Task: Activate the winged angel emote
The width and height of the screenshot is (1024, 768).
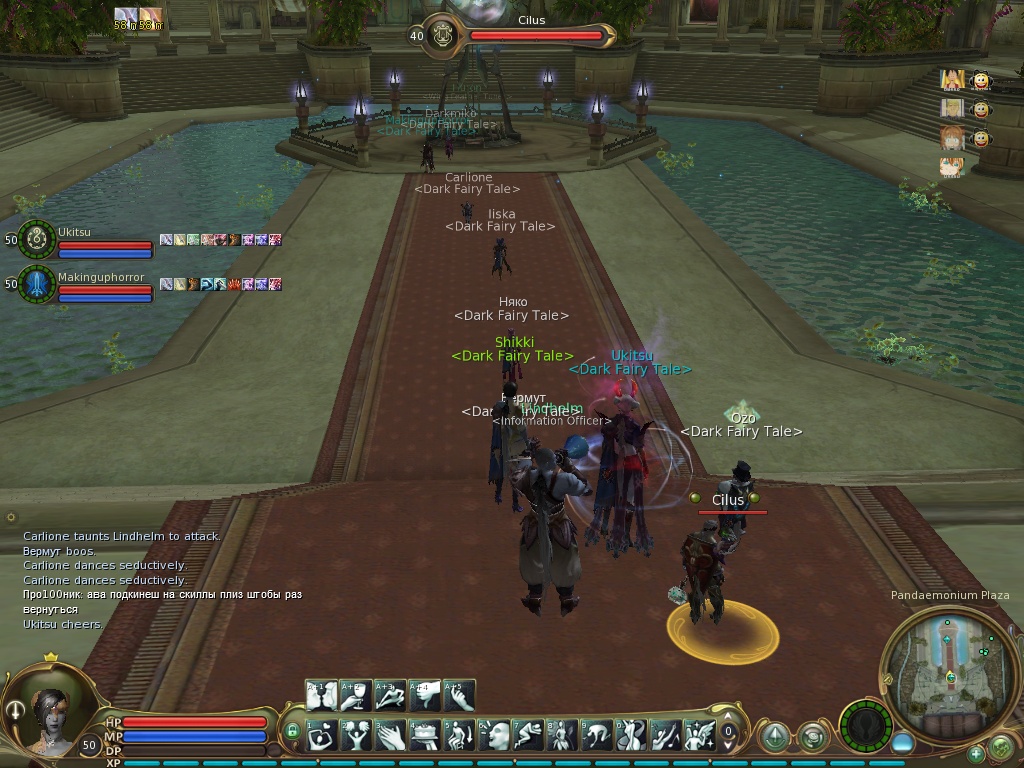Action: 702,735
